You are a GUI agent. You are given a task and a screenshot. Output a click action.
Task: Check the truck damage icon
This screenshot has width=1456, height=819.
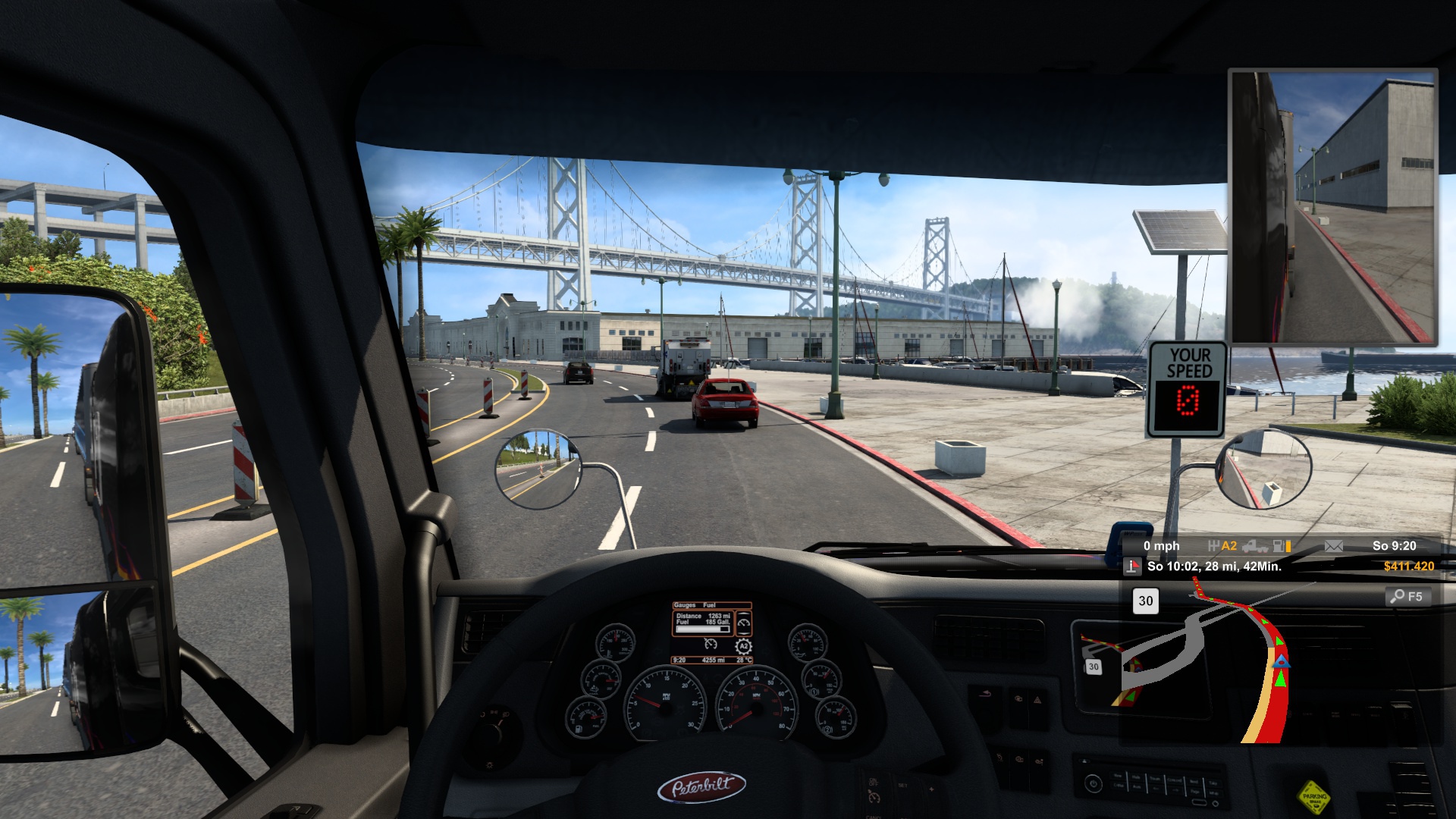click(x=1254, y=546)
